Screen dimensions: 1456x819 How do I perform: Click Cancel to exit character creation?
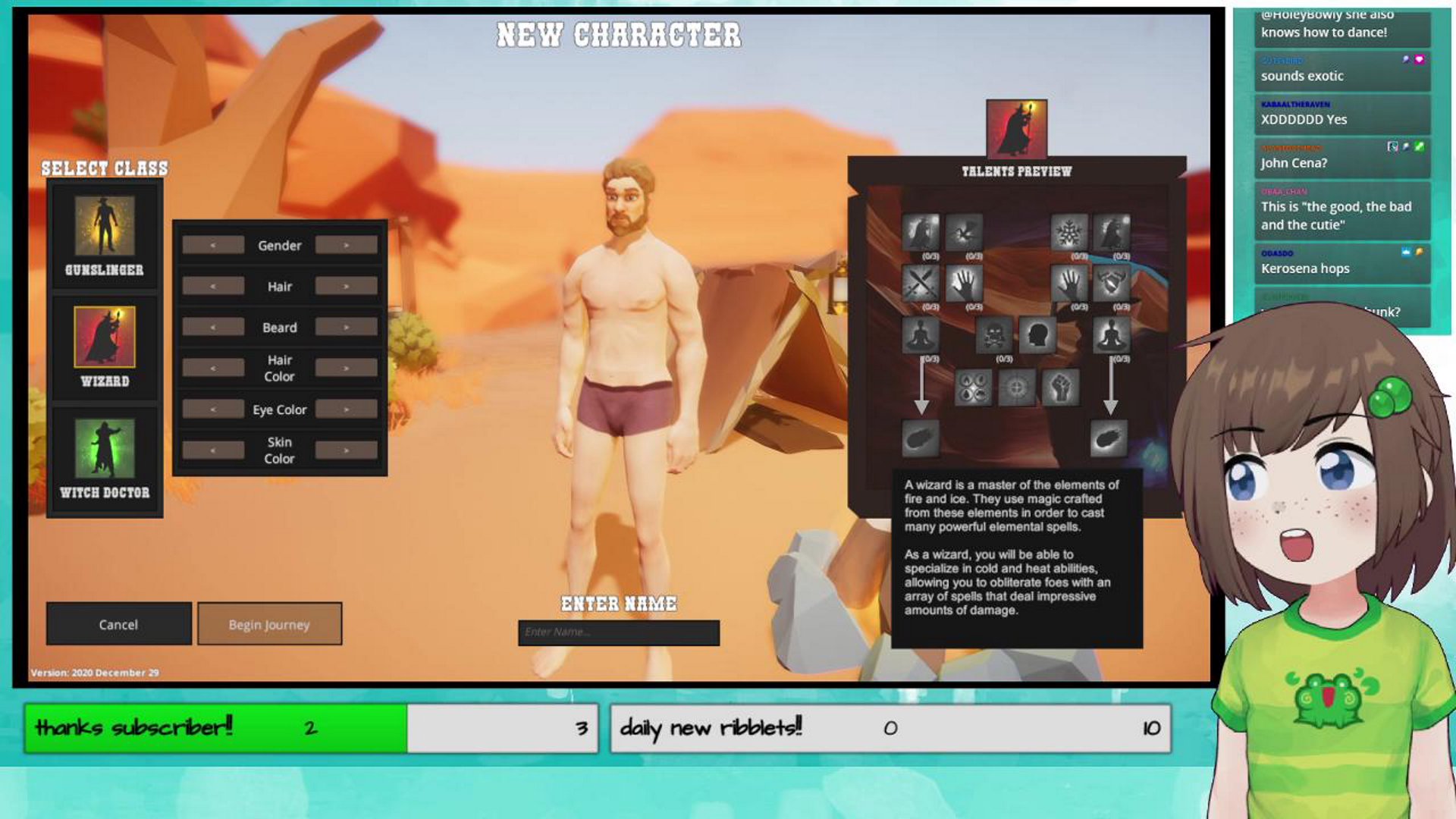point(118,624)
